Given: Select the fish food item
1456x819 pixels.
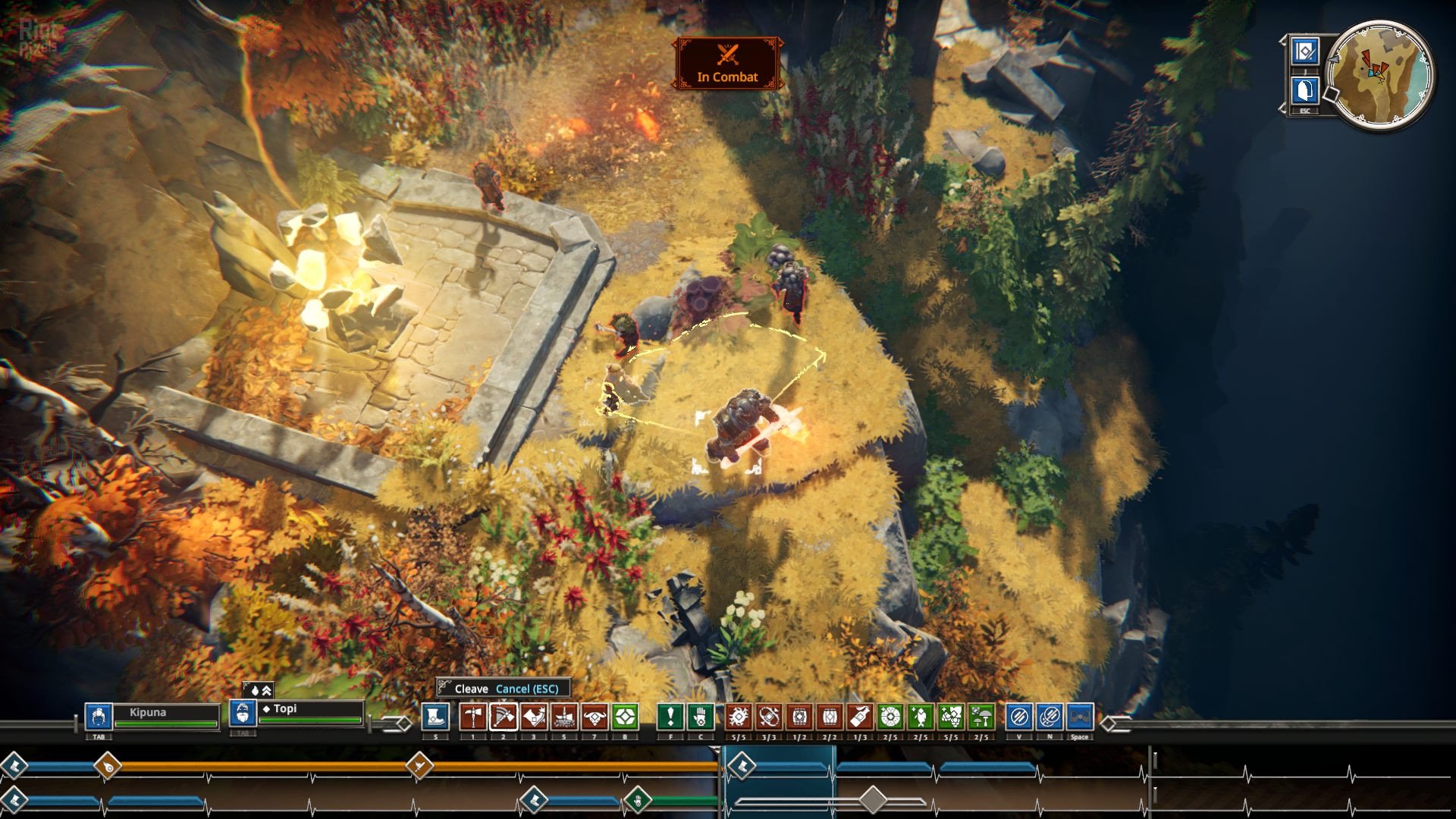Looking at the screenshot, I should click(921, 717).
